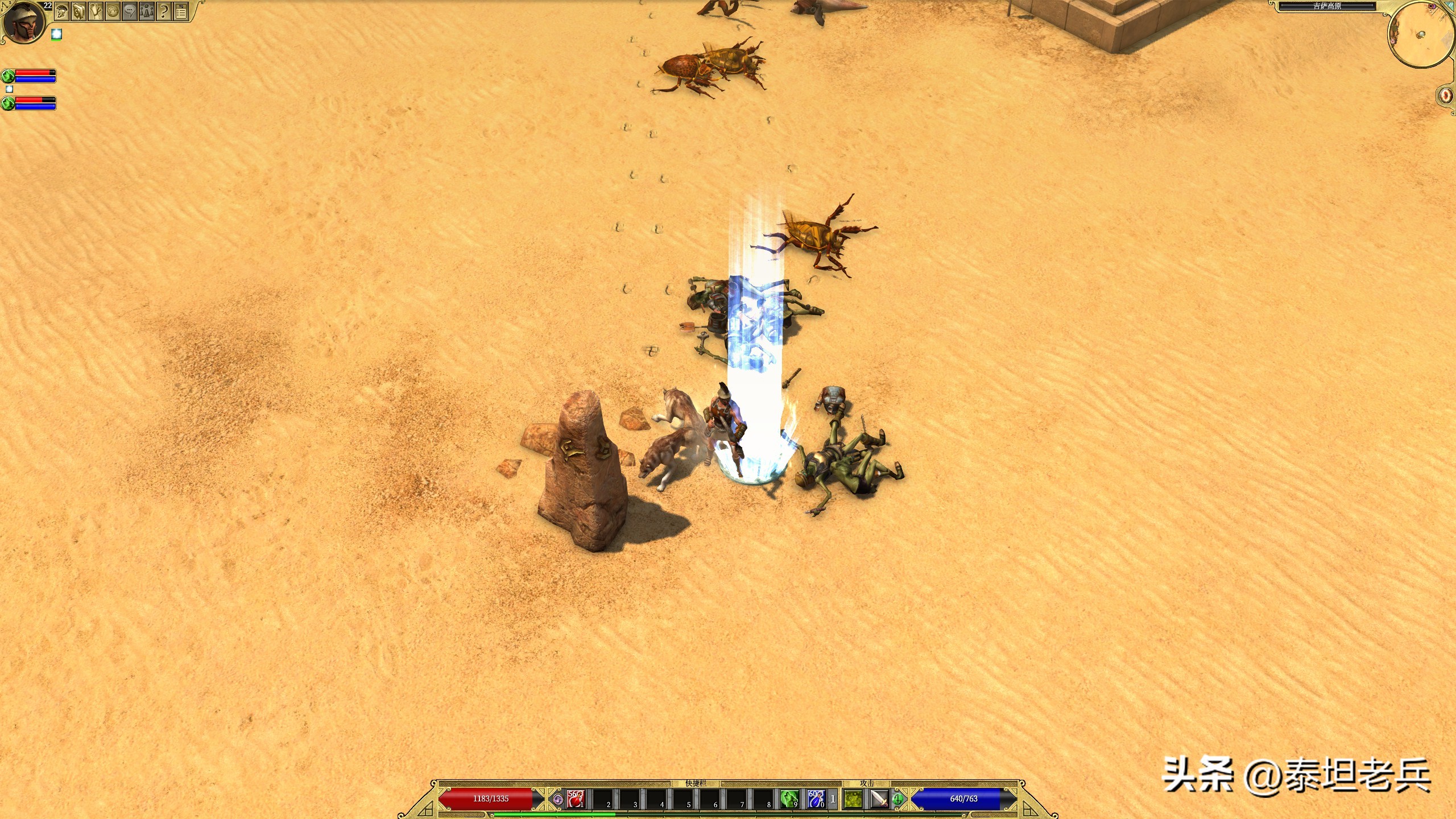The image size is (1456, 819).
Task: Select the blue mana potion slot
Action: click(816, 799)
